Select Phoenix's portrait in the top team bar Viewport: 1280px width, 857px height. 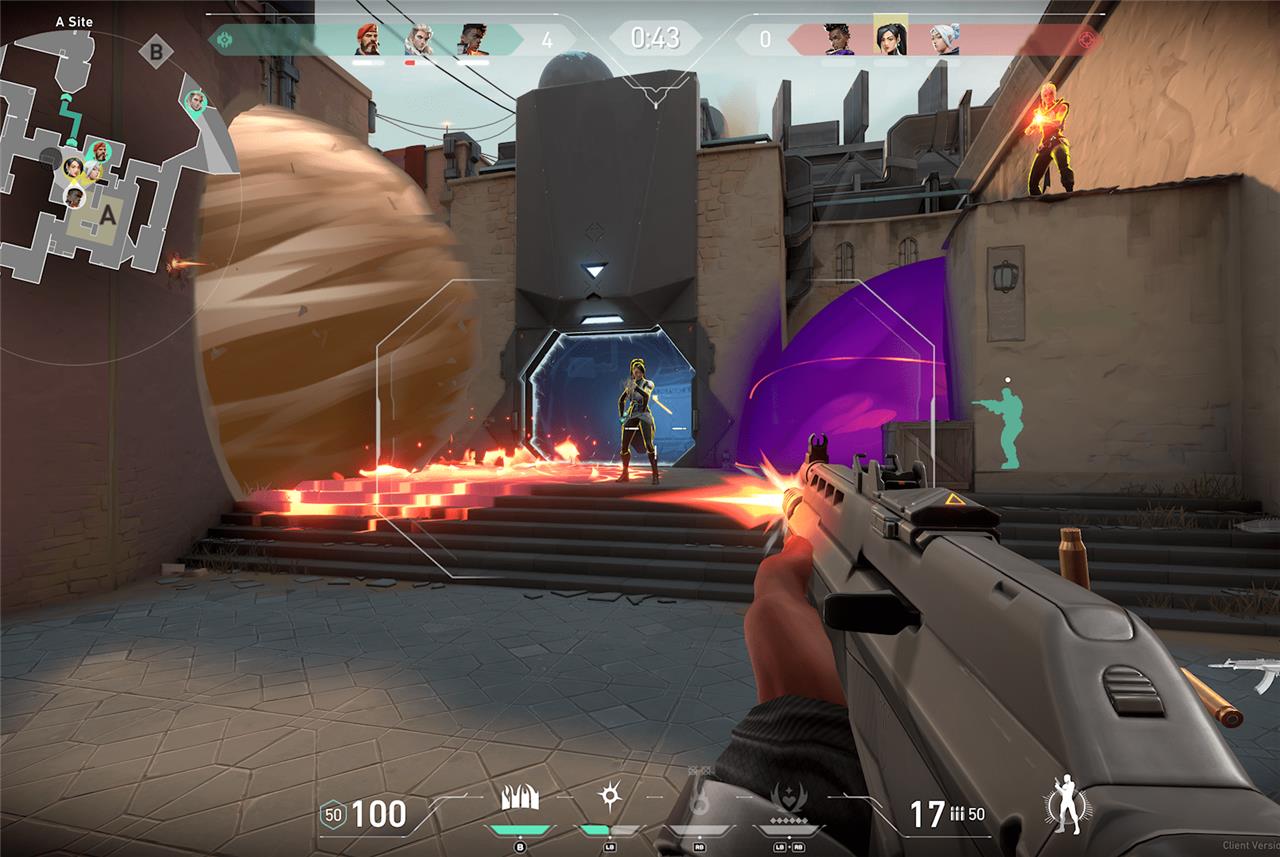pos(473,39)
